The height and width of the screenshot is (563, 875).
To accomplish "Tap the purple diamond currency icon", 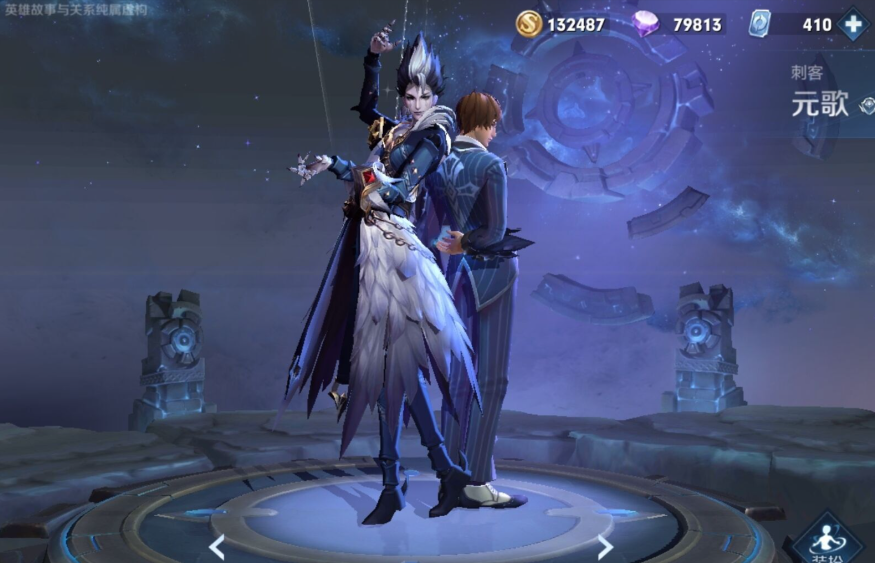I will (646, 24).
